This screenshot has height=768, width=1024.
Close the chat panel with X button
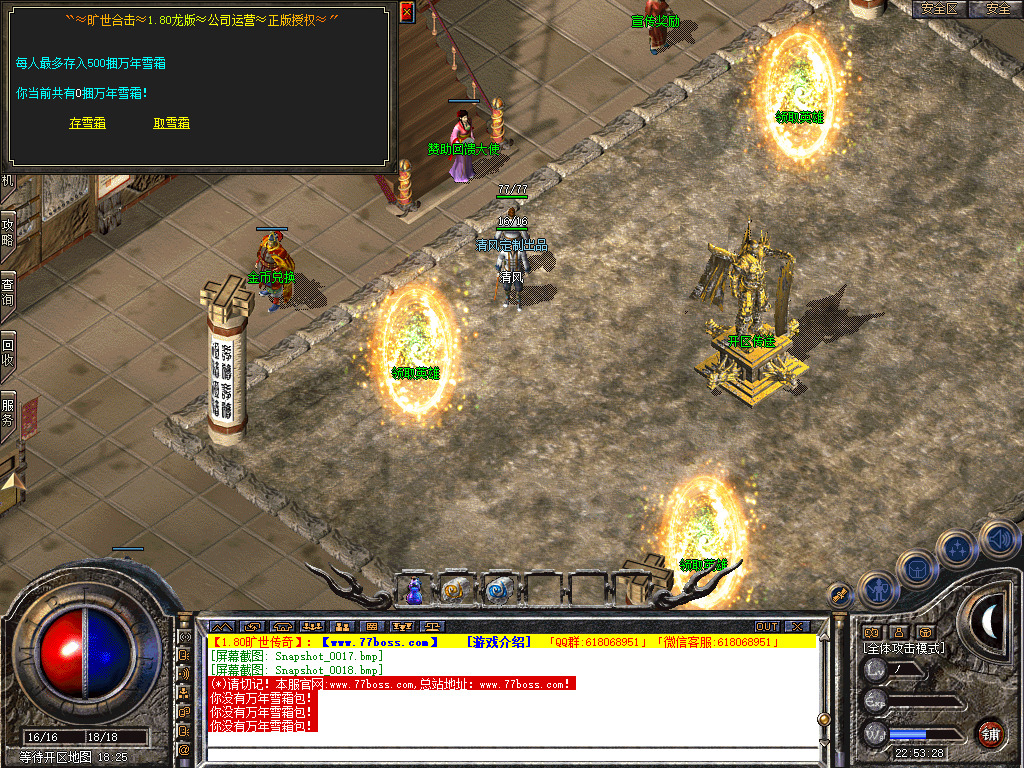pos(796,627)
